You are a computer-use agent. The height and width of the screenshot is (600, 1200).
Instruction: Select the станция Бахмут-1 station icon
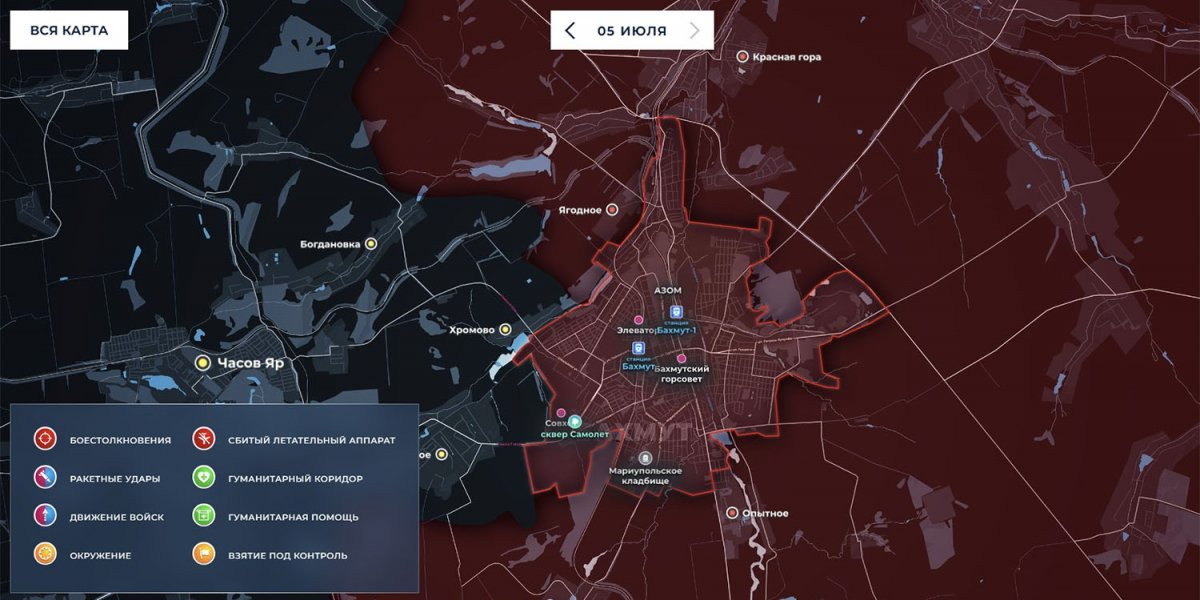coord(676,312)
